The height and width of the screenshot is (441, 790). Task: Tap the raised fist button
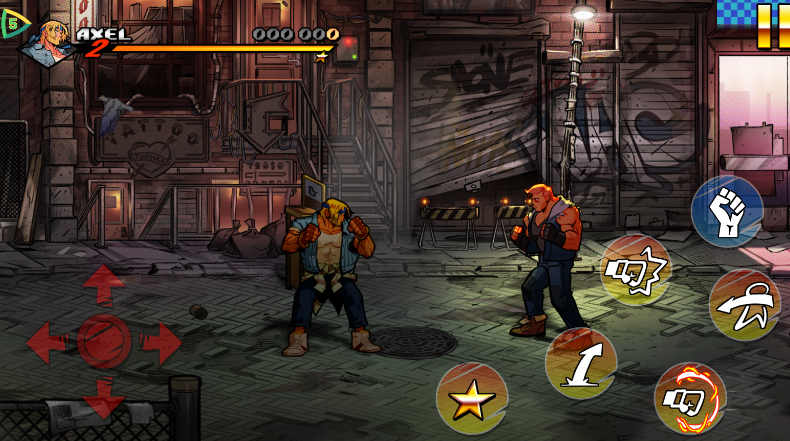point(727,211)
